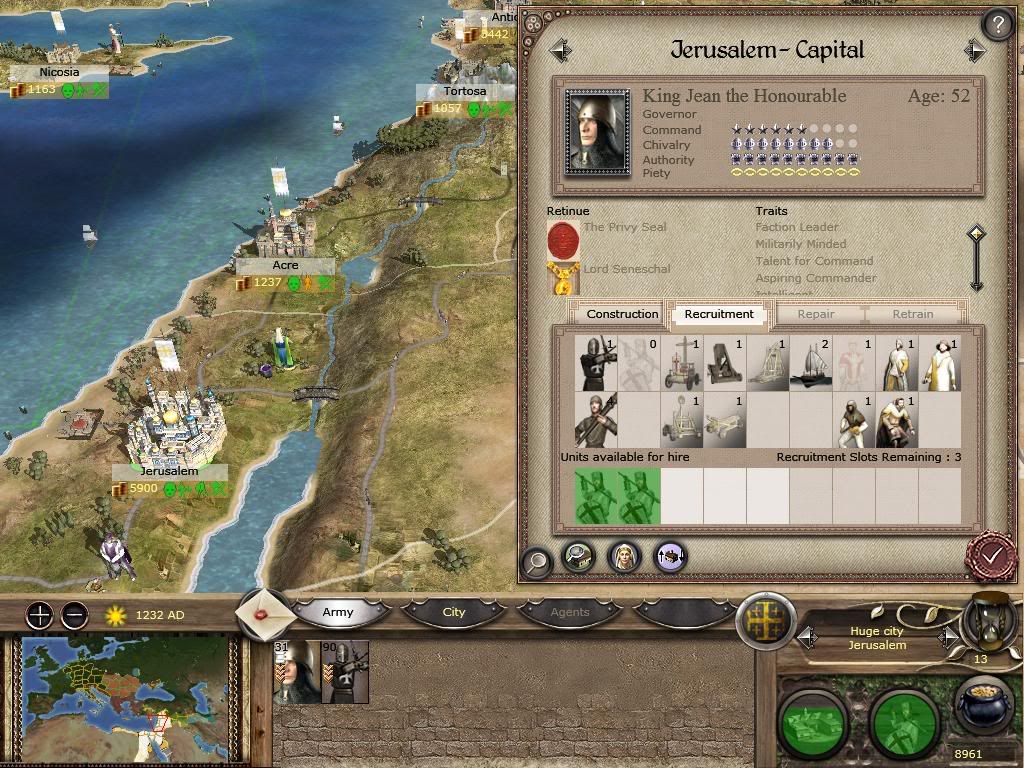Remove first queued green unit from hire queue
Screen dimensions: 1024x768
595,497
